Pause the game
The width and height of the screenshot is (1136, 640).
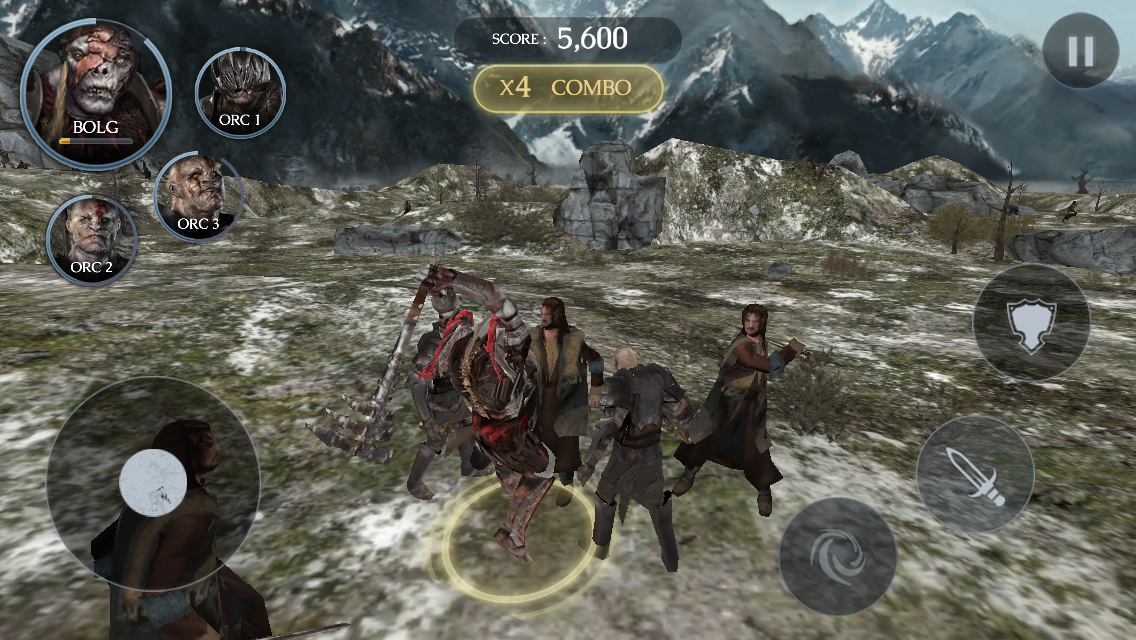[x=1080, y=51]
